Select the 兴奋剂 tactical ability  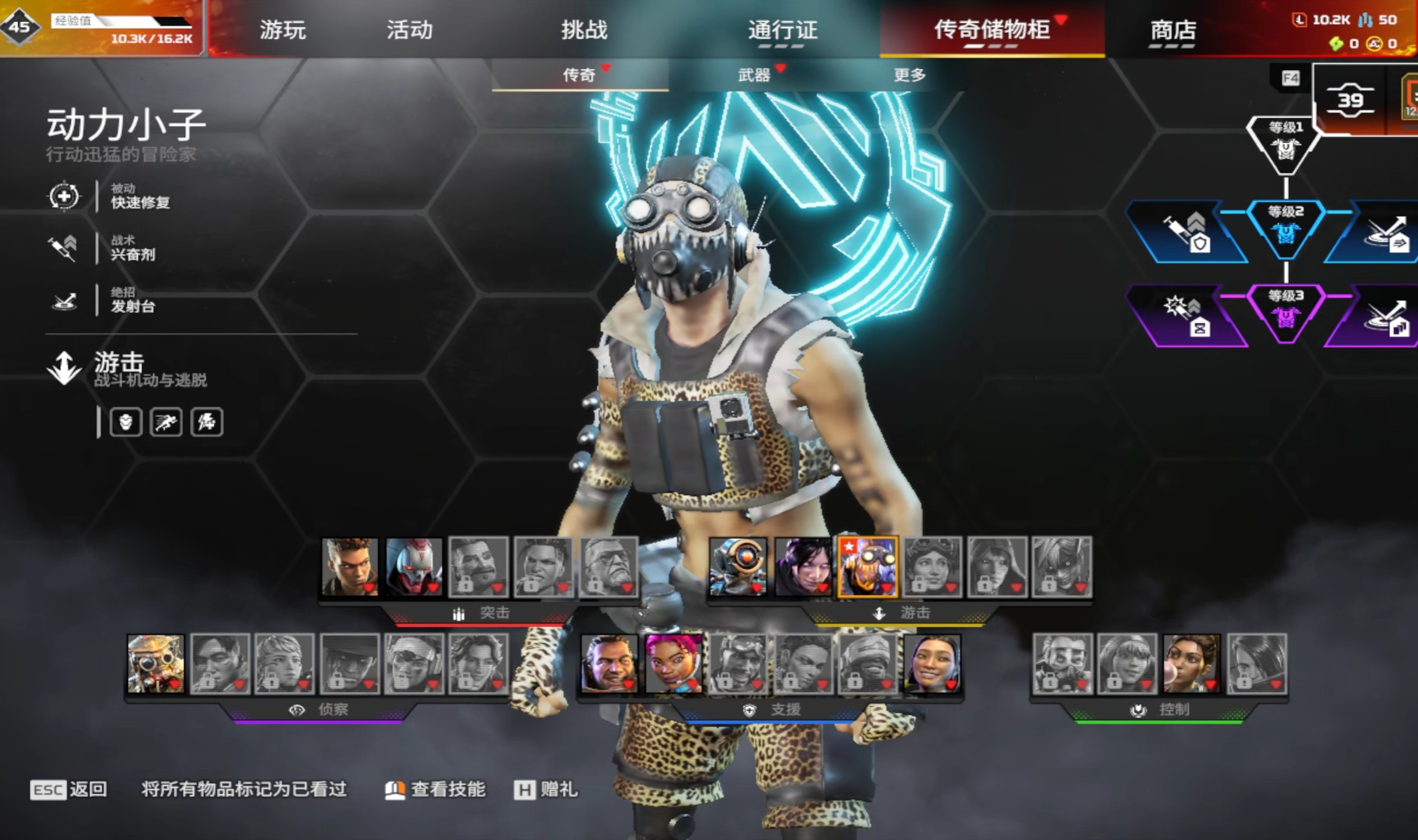click(x=133, y=248)
